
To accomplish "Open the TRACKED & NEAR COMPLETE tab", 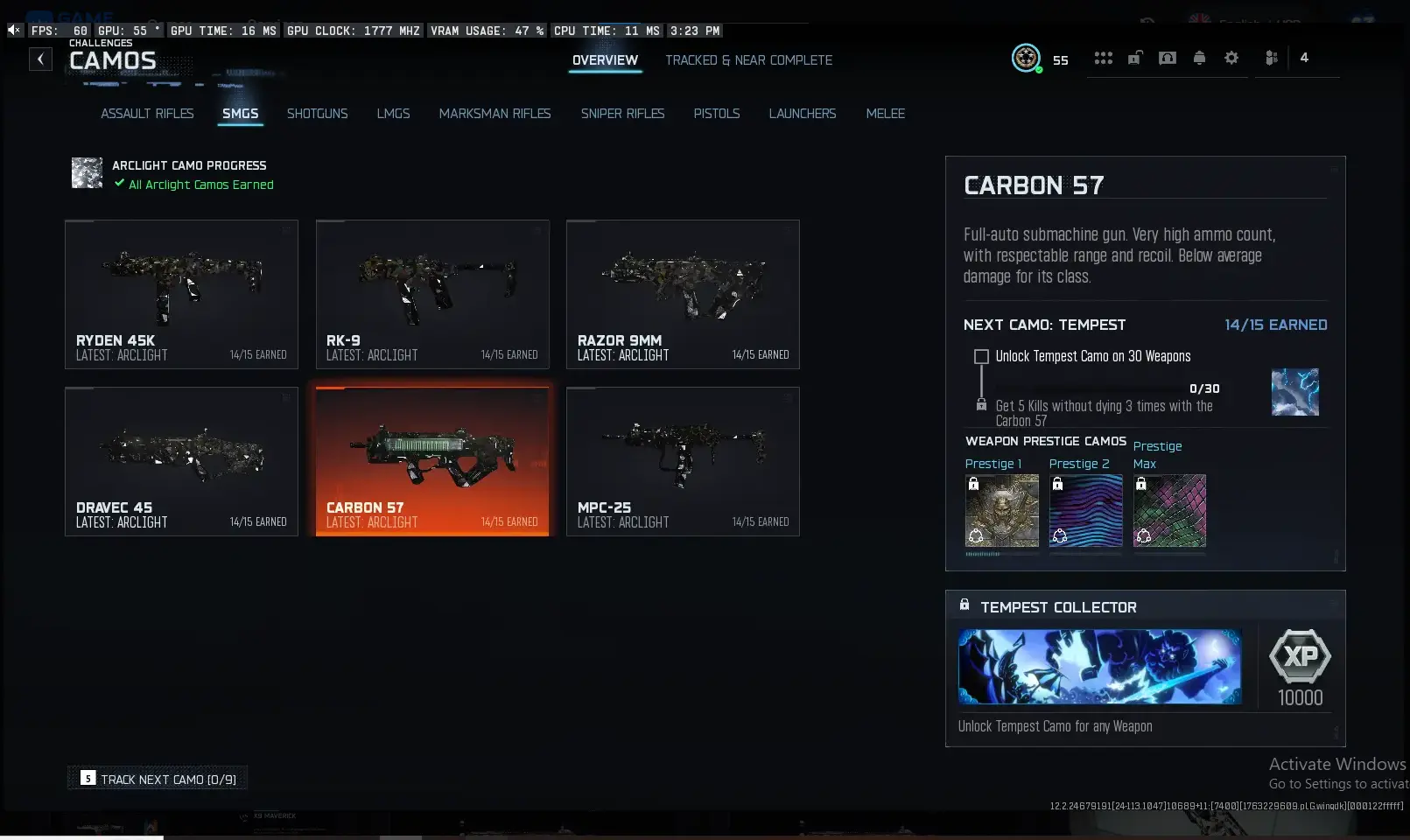I will coord(749,60).
